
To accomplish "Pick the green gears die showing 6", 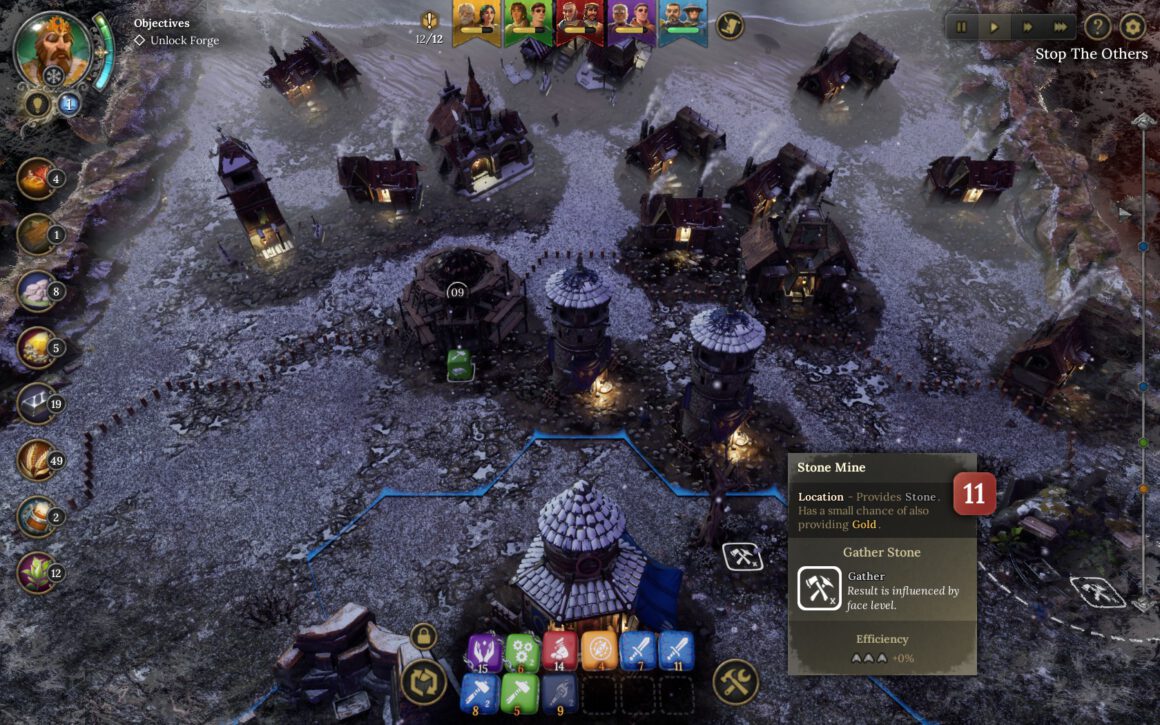I will pos(522,652).
